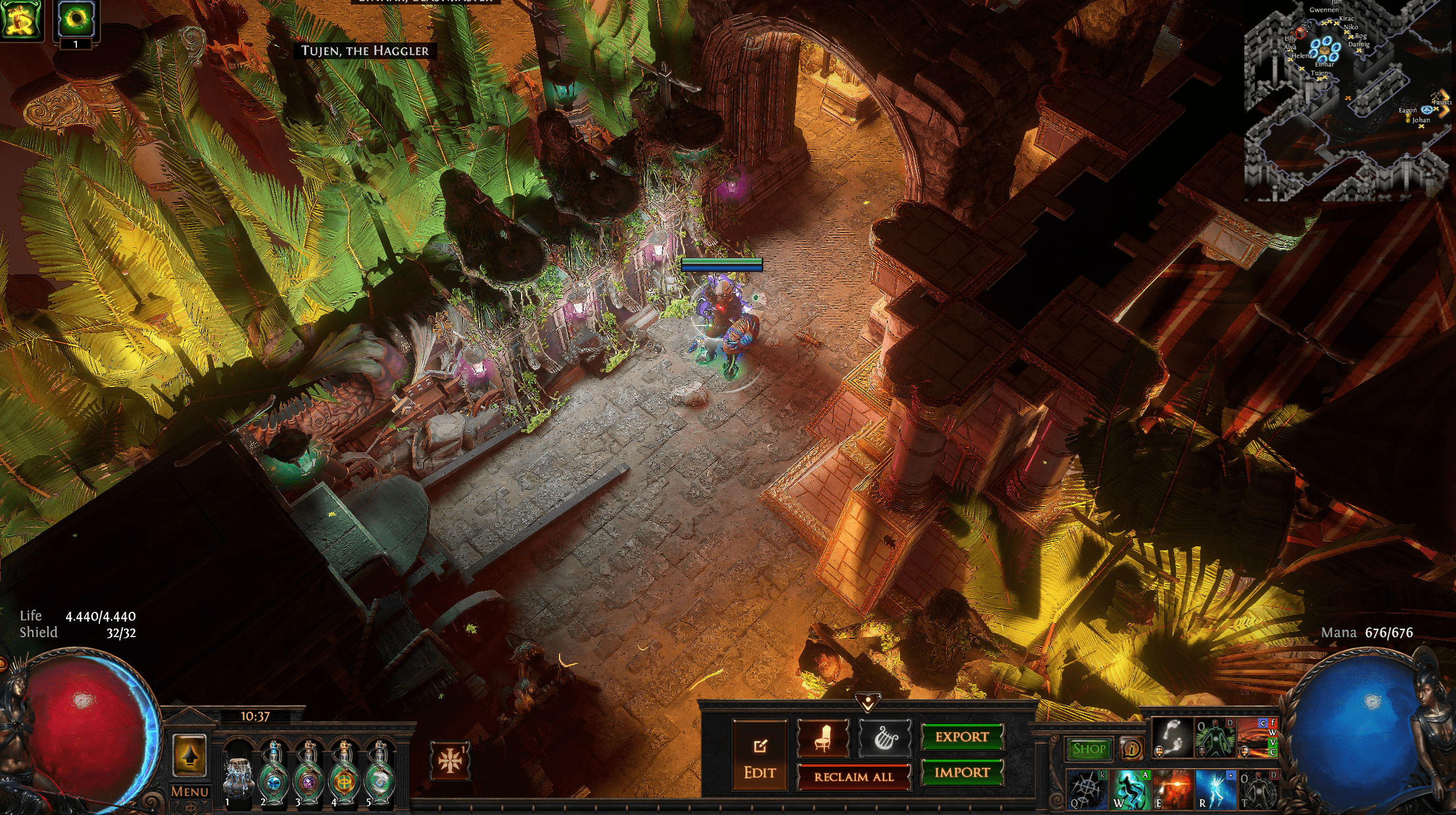Screen dimensions: 1456x815
Task: Open the green Shop button
Action: point(1089,748)
